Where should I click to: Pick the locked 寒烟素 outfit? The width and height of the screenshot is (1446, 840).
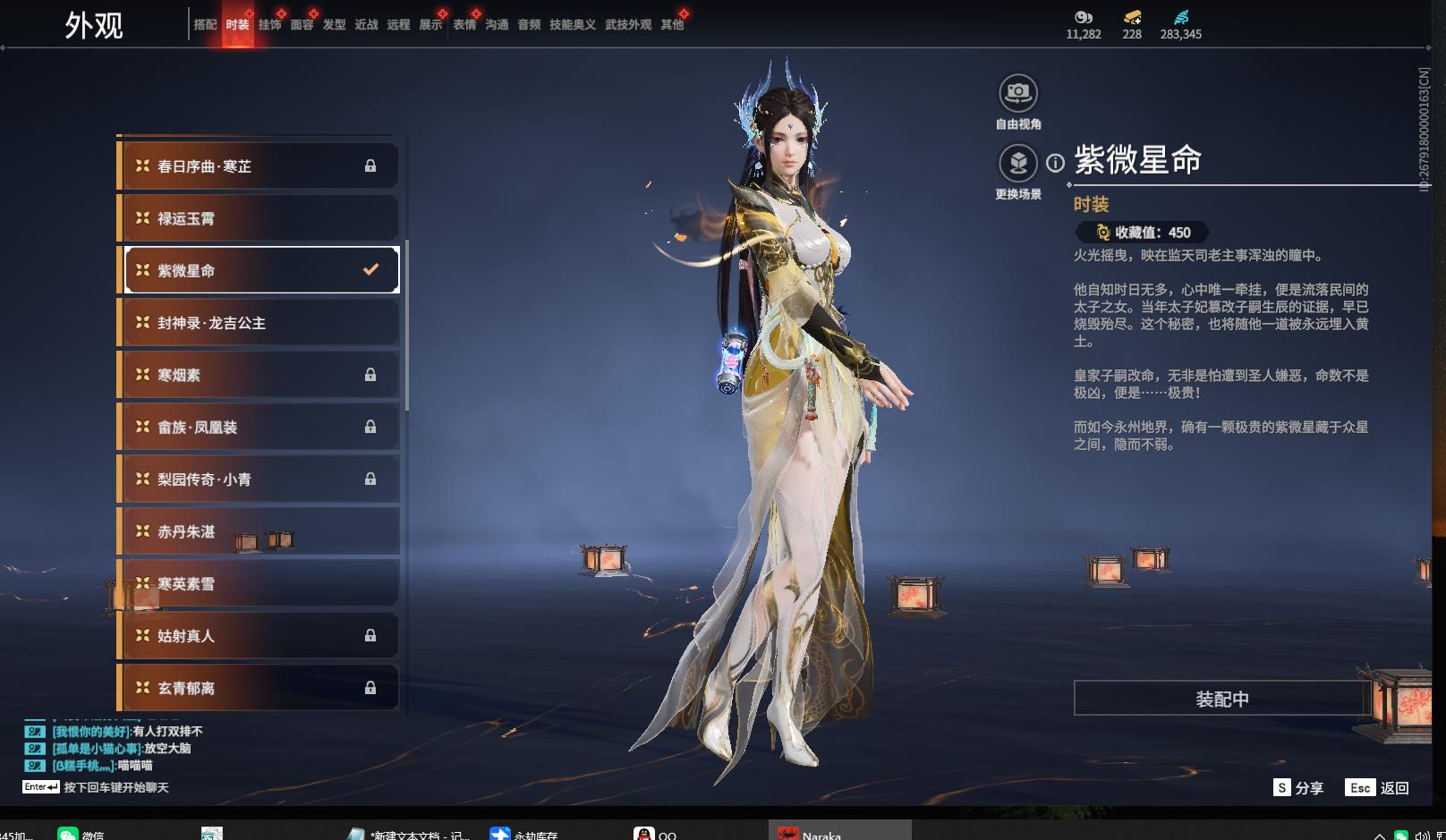[259, 375]
